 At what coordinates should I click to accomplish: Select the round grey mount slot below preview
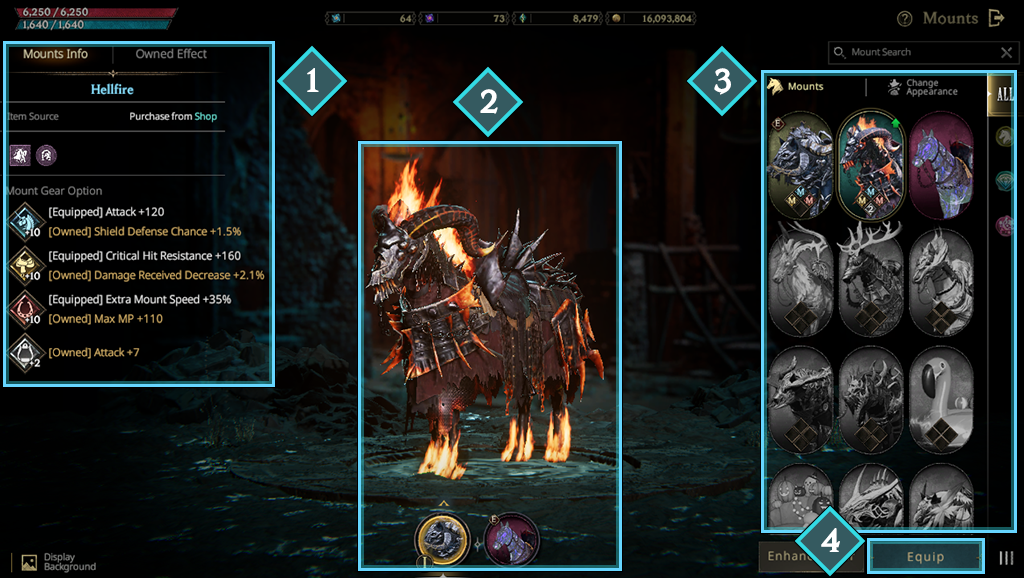click(x=443, y=540)
